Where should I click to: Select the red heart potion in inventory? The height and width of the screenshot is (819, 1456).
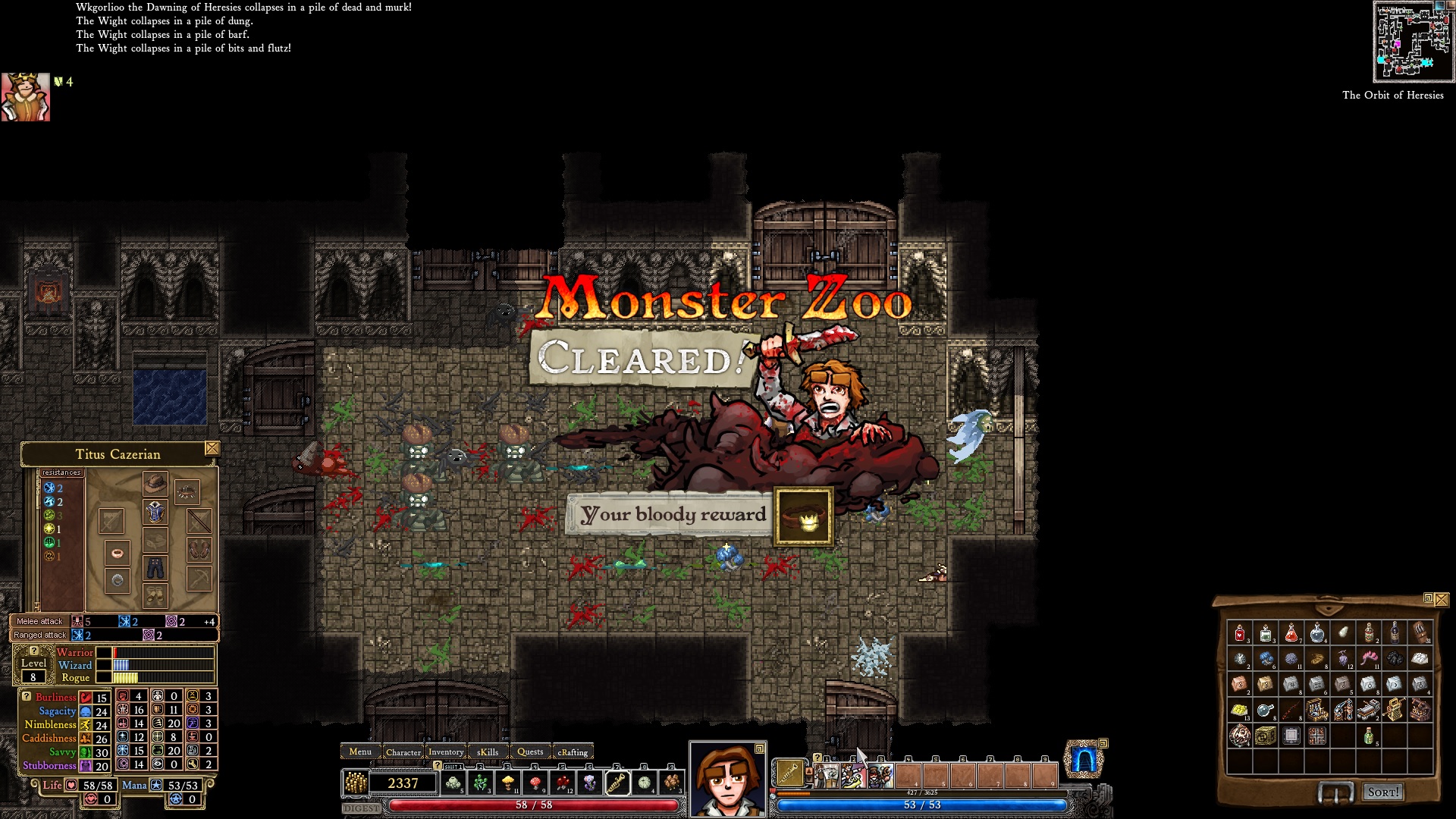click(1240, 633)
